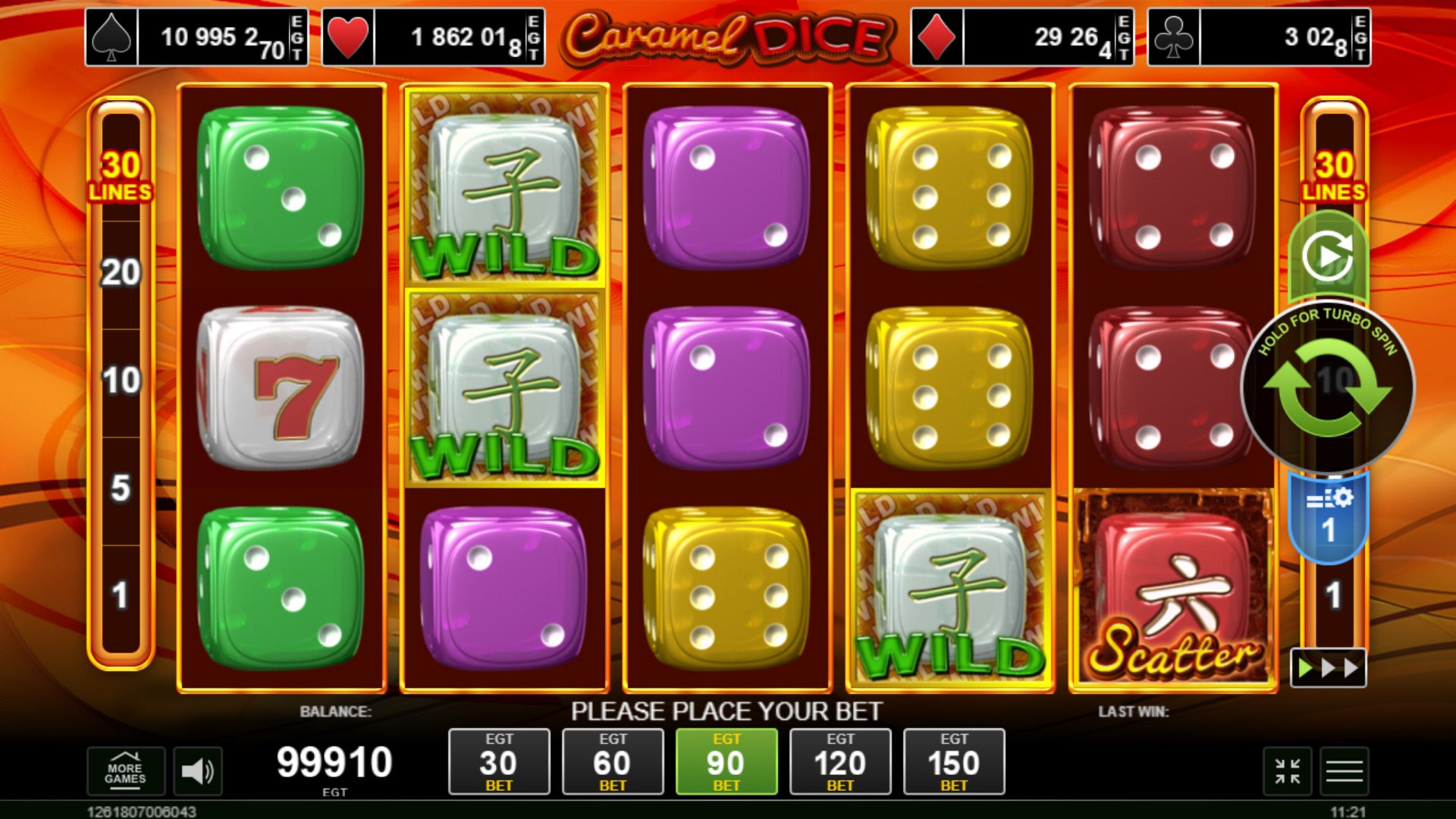This screenshot has width=1456, height=819.
Task: Choose 10 lines on the left selector
Action: 121,381
